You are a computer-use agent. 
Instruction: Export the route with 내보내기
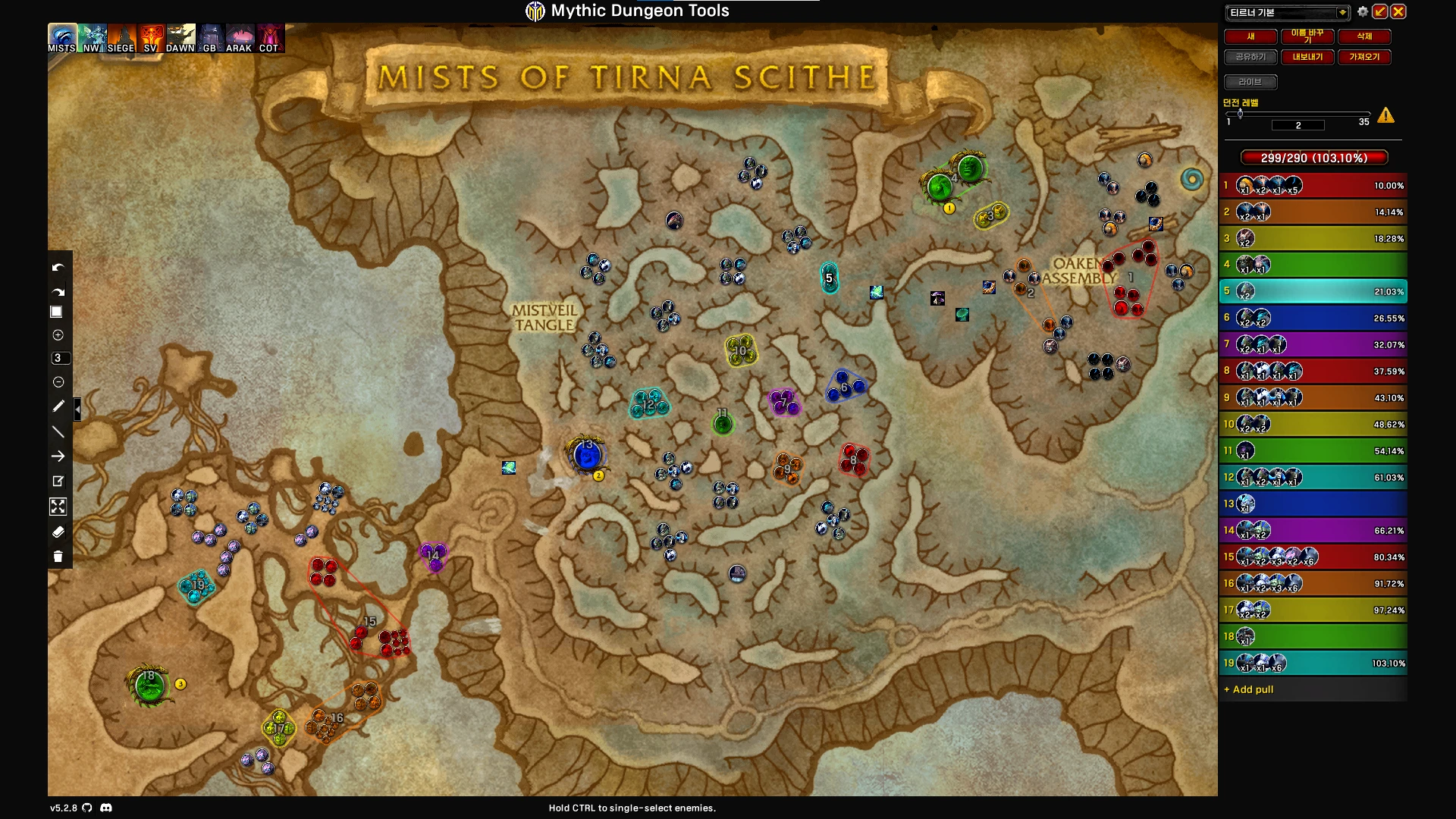coord(1307,57)
